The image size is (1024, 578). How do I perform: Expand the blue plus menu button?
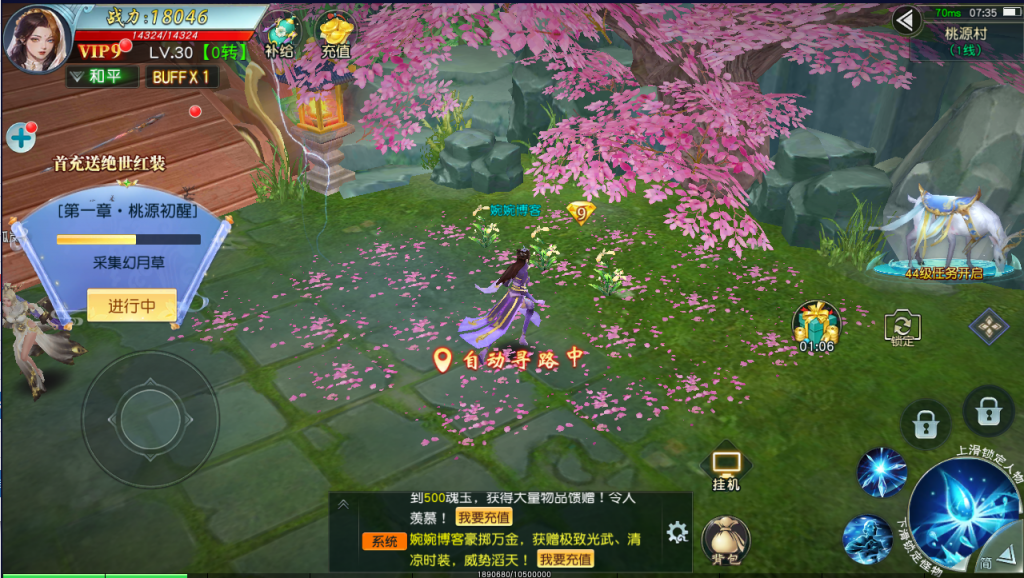pos(20,138)
